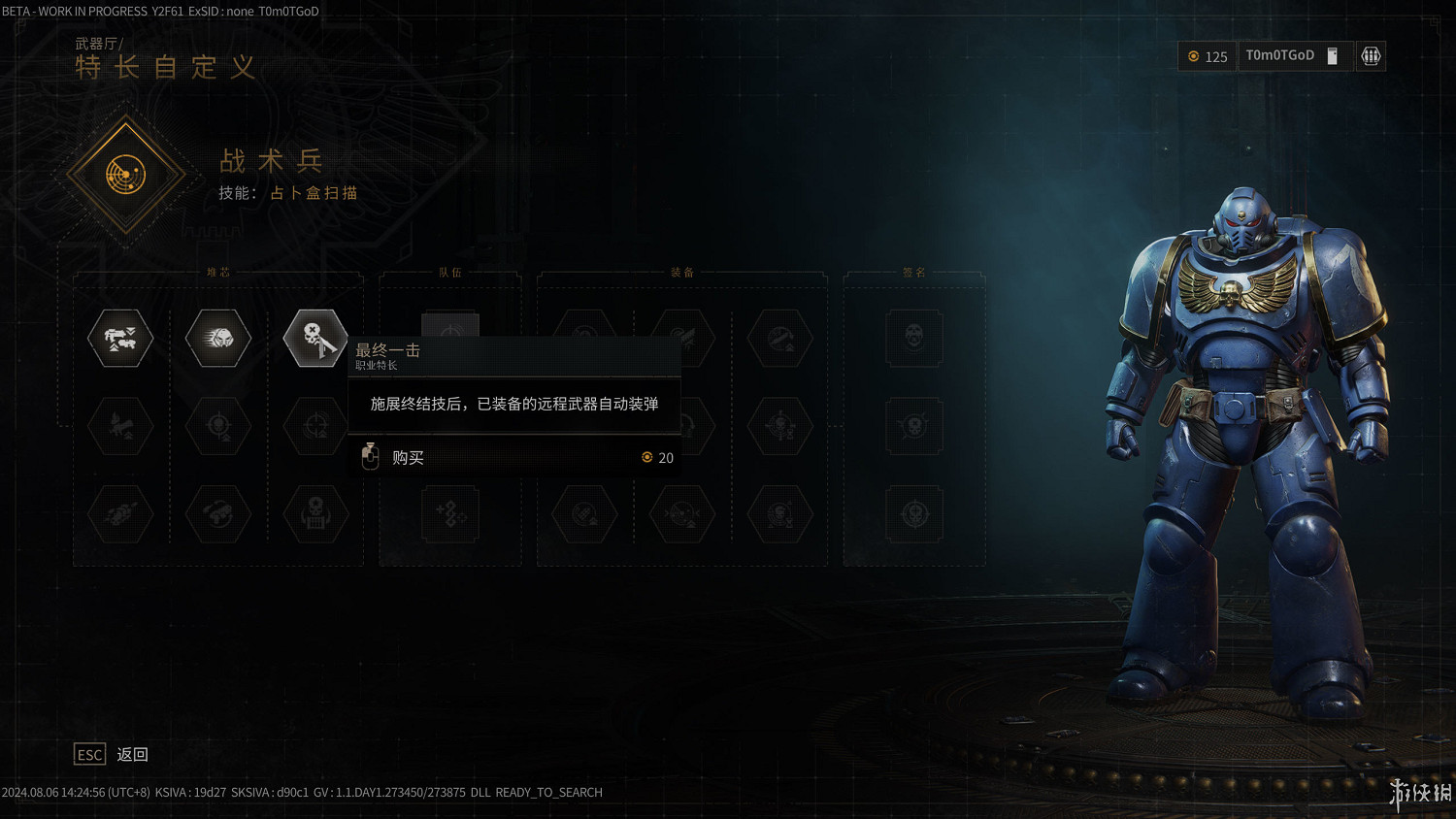Select the crossed-skull perk in 签名 middle slot
The image size is (1456, 819).
click(912, 427)
